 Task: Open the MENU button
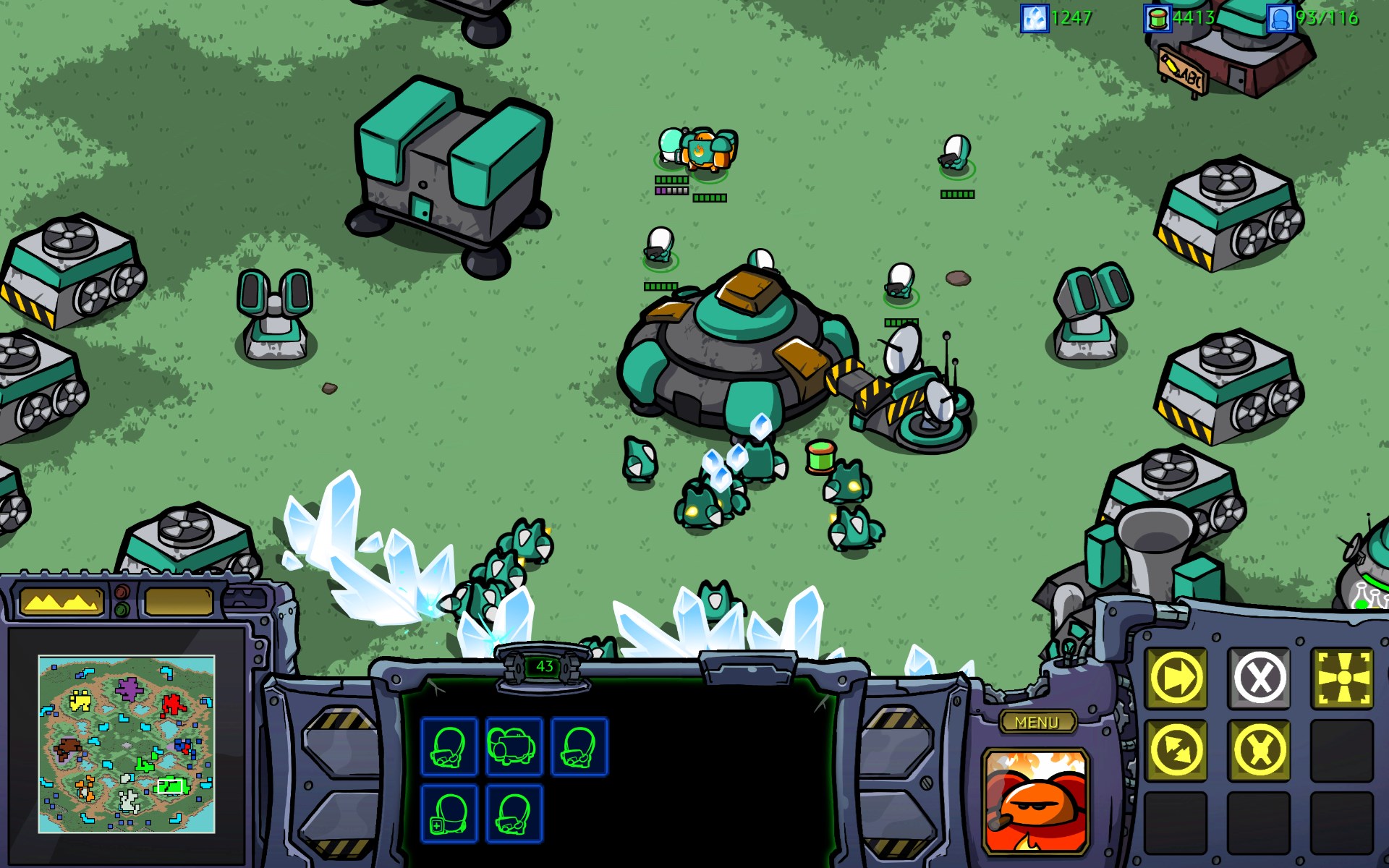tap(1037, 722)
